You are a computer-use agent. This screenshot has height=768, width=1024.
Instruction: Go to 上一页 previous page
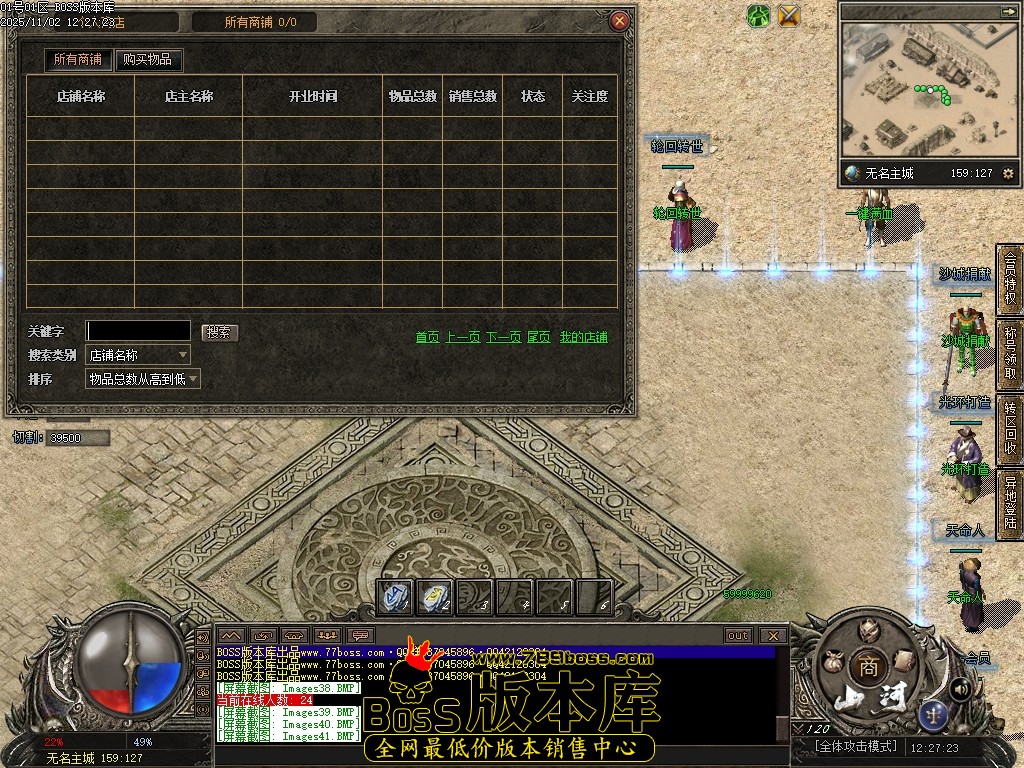pyautogui.click(x=462, y=338)
